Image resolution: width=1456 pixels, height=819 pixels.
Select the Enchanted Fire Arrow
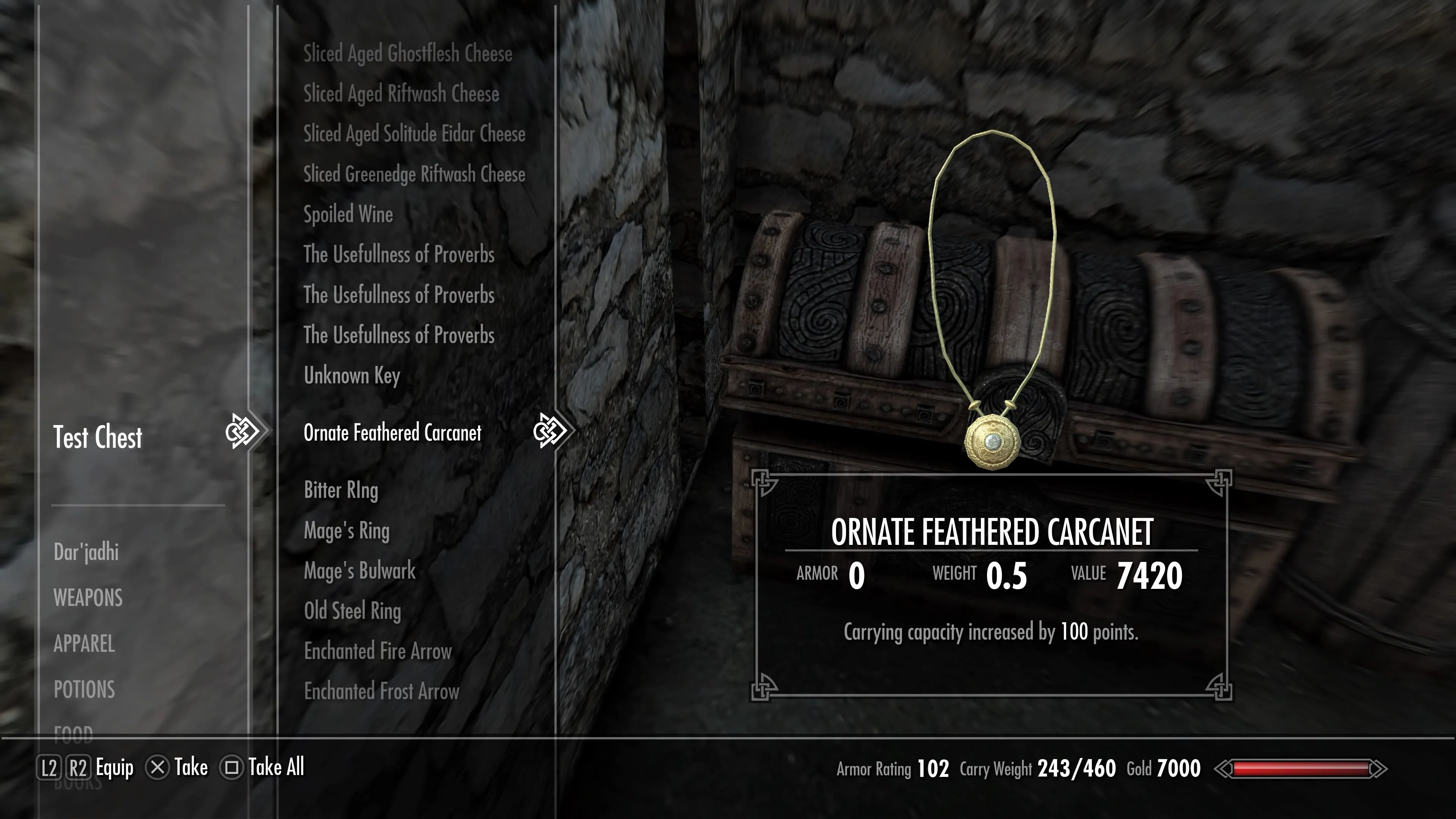coord(378,651)
